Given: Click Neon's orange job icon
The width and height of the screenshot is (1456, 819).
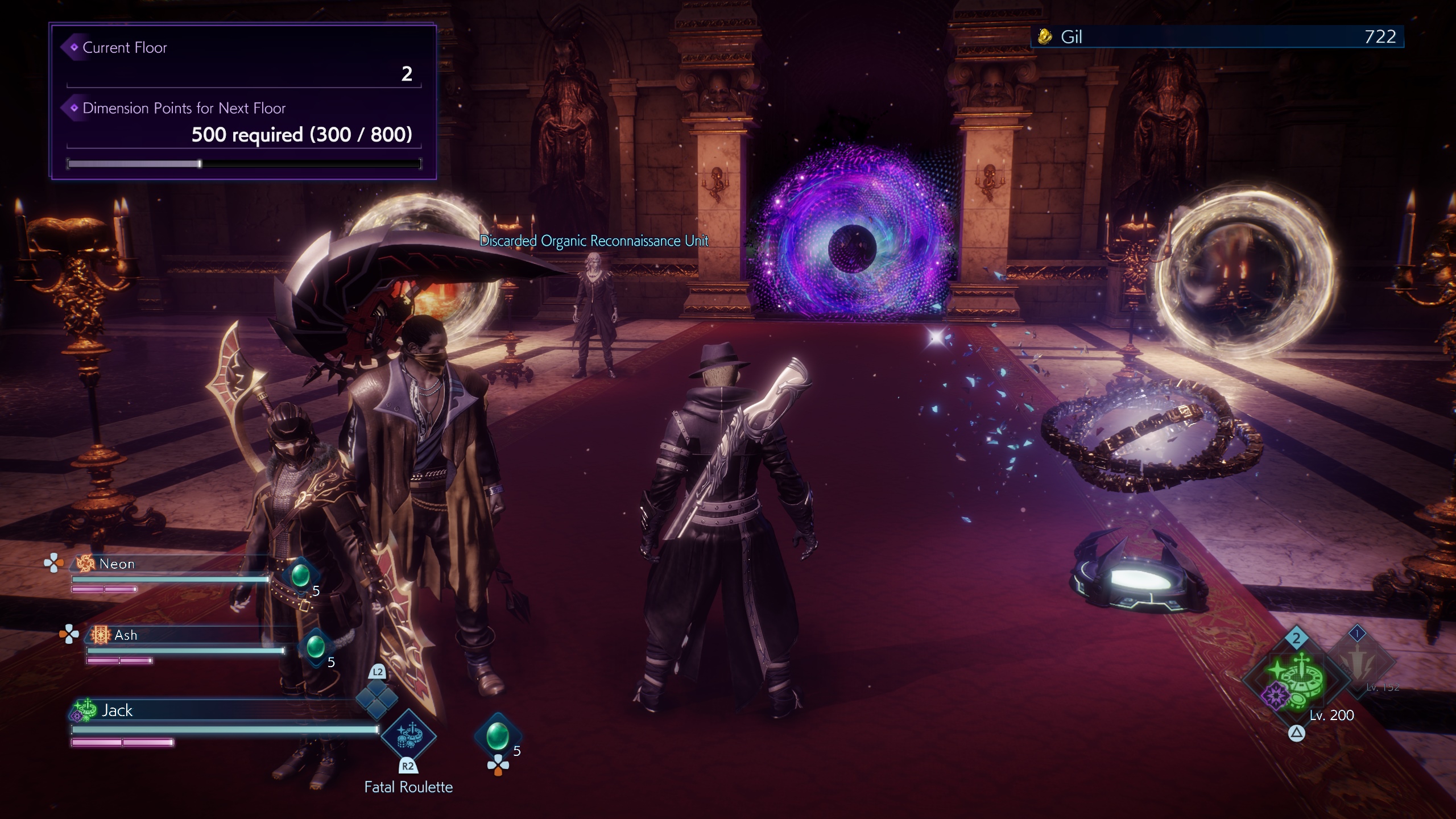Looking at the screenshot, I should coord(86,563).
